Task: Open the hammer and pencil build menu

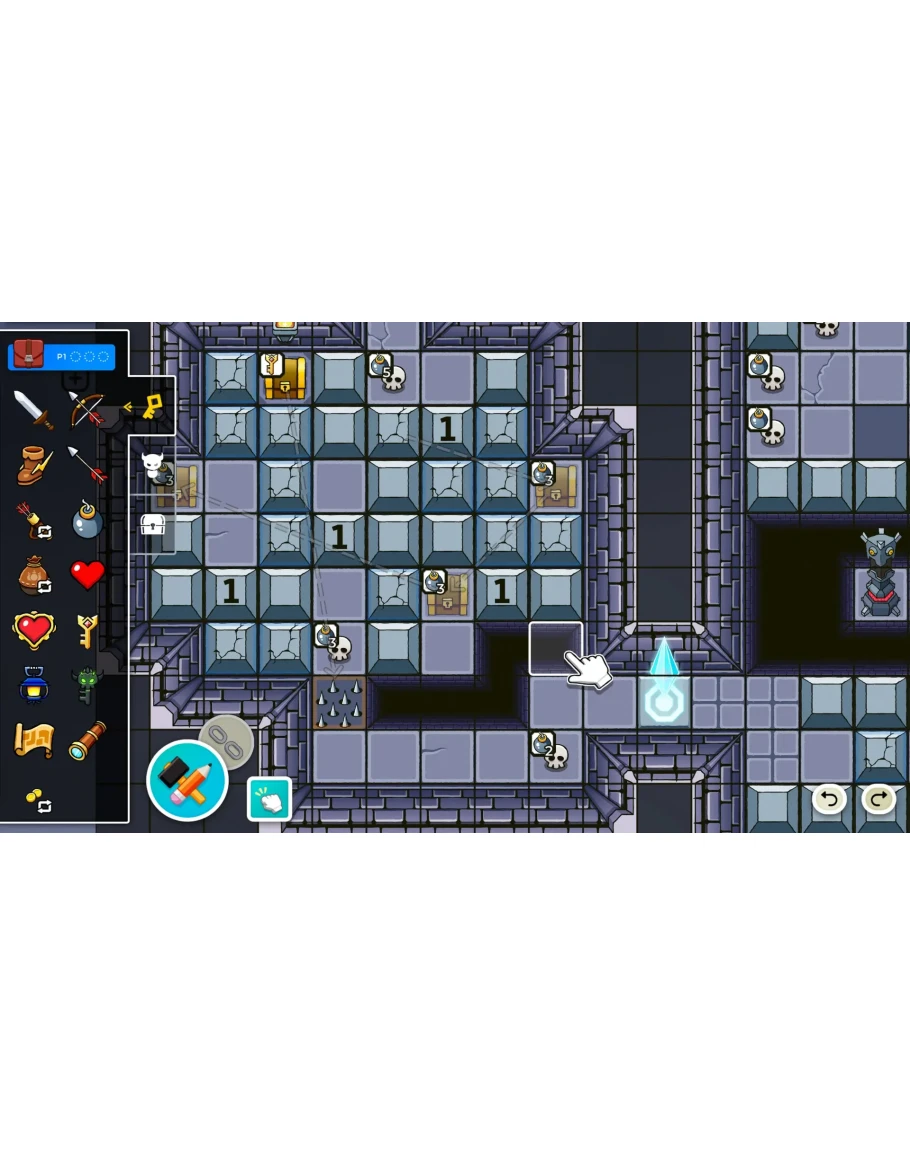Action: (187, 781)
